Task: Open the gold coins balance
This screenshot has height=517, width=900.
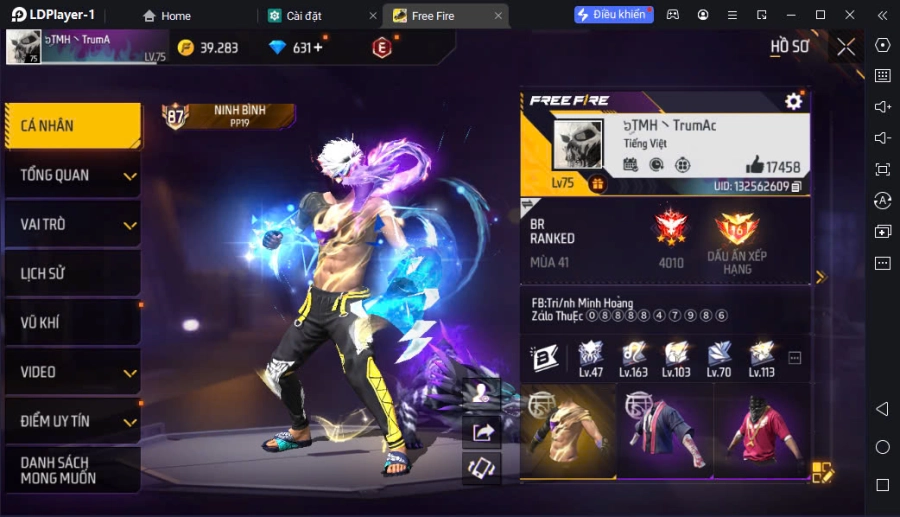Action: pyautogui.click(x=208, y=48)
